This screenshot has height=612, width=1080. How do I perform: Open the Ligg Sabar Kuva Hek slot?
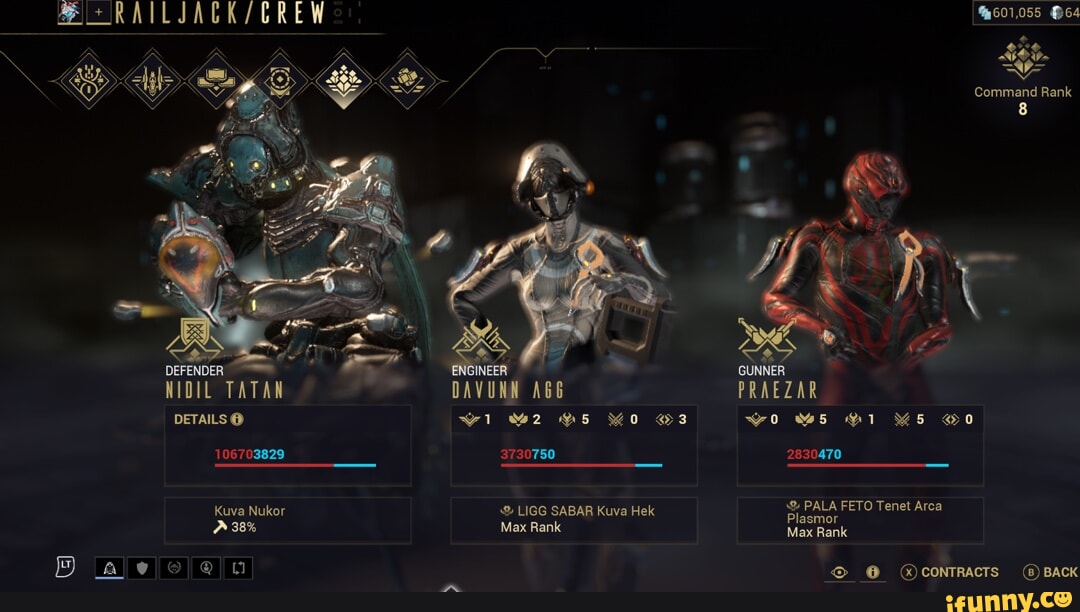coord(574,520)
